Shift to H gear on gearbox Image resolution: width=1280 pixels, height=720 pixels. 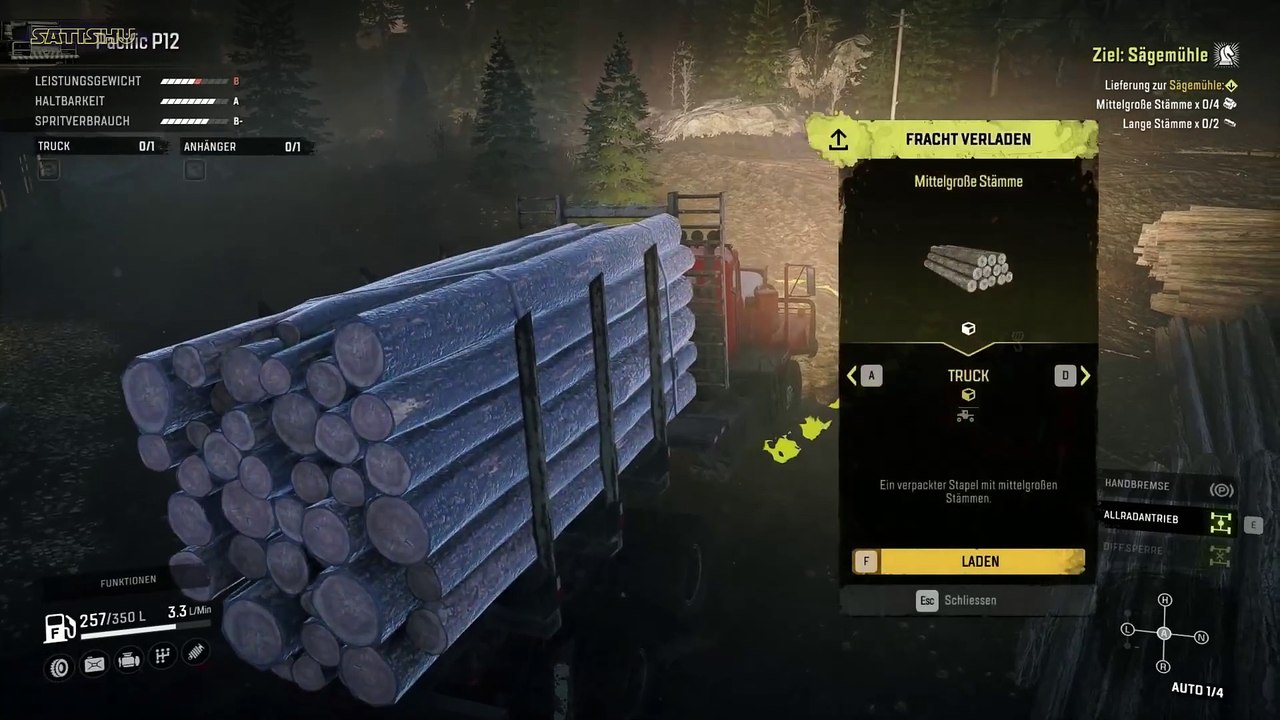tap(1164, 600)
